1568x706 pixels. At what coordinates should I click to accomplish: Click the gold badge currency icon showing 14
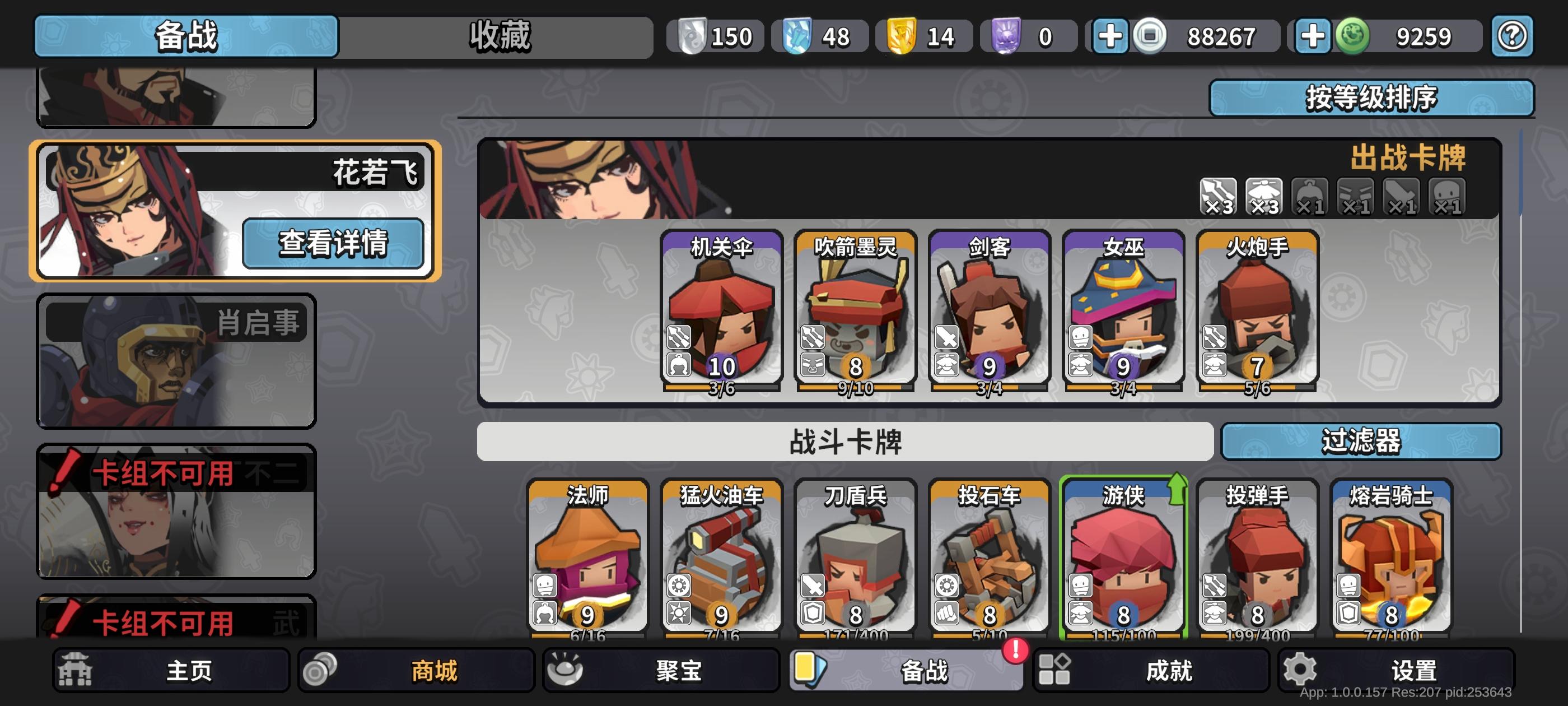pos(902,36)
